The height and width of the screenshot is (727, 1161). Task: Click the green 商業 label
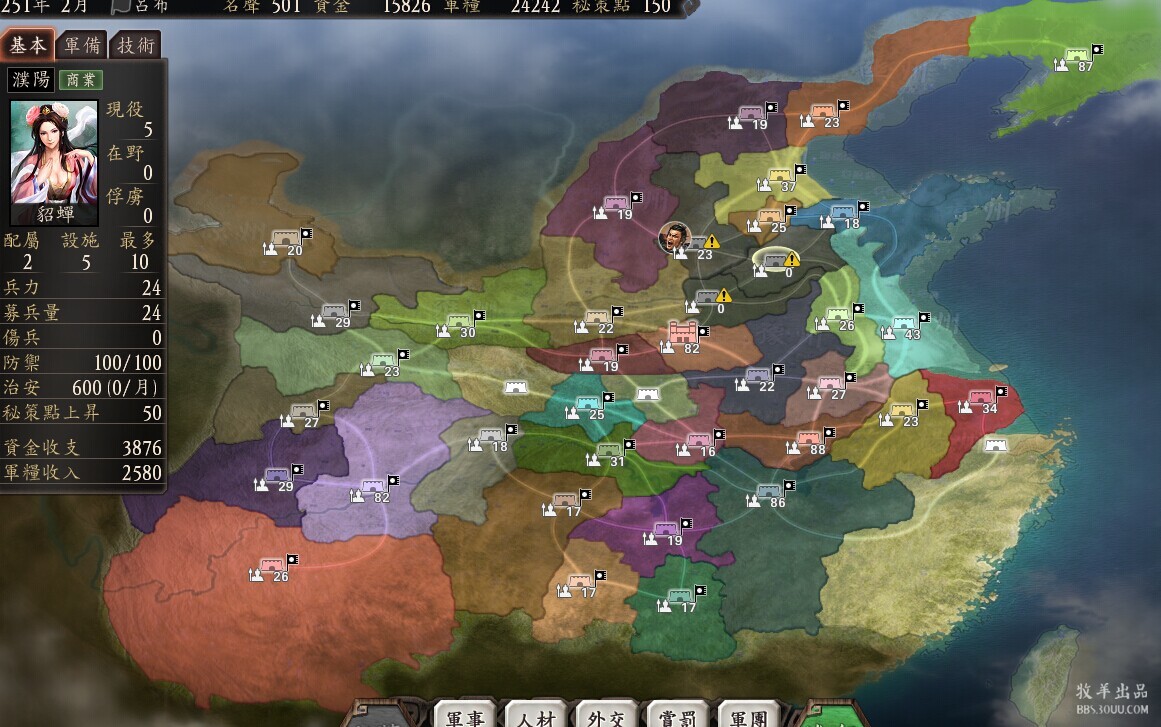tap(81, 81)
